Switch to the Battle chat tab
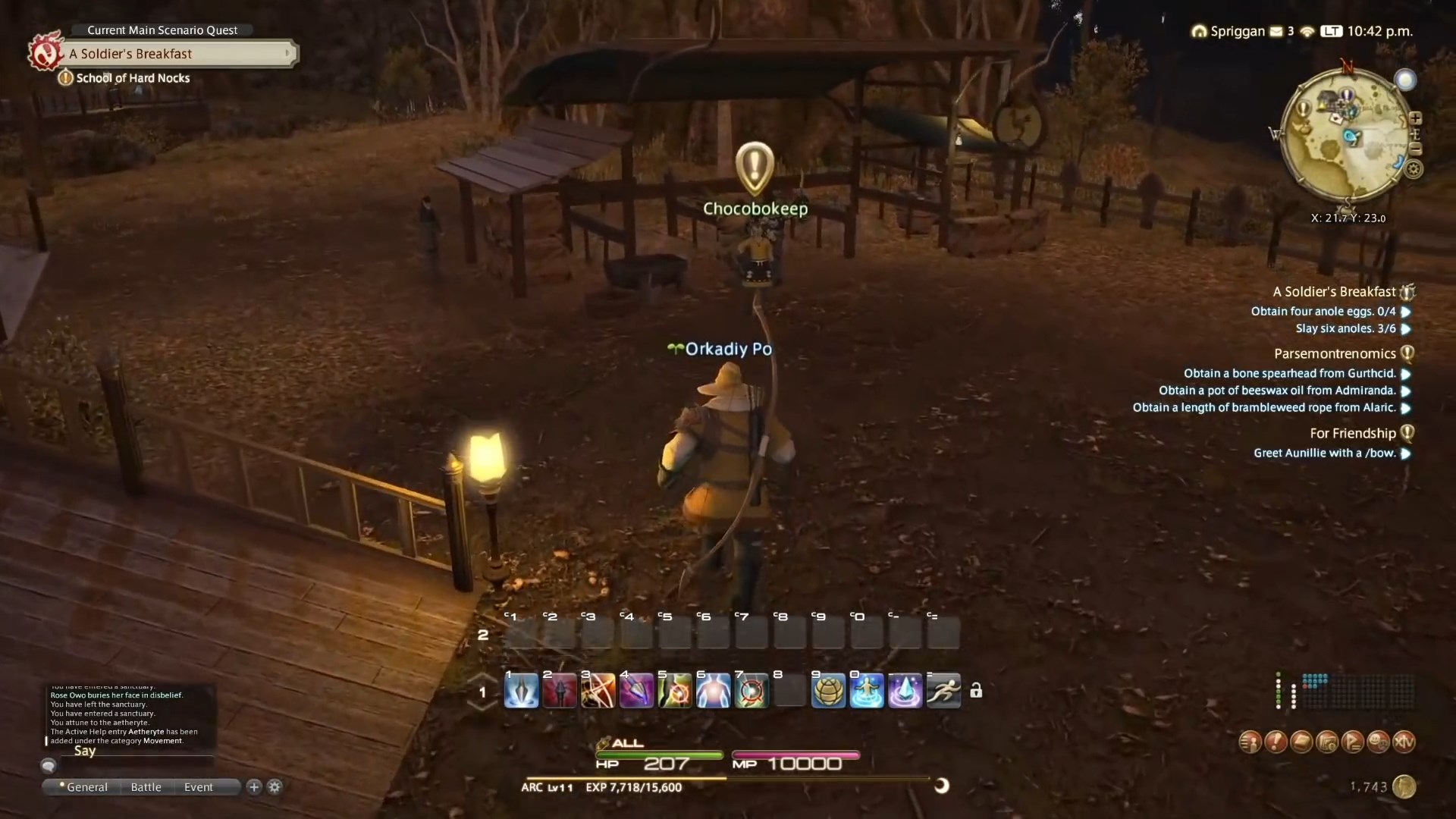The image size is (1456, 819). coord(145,787)
